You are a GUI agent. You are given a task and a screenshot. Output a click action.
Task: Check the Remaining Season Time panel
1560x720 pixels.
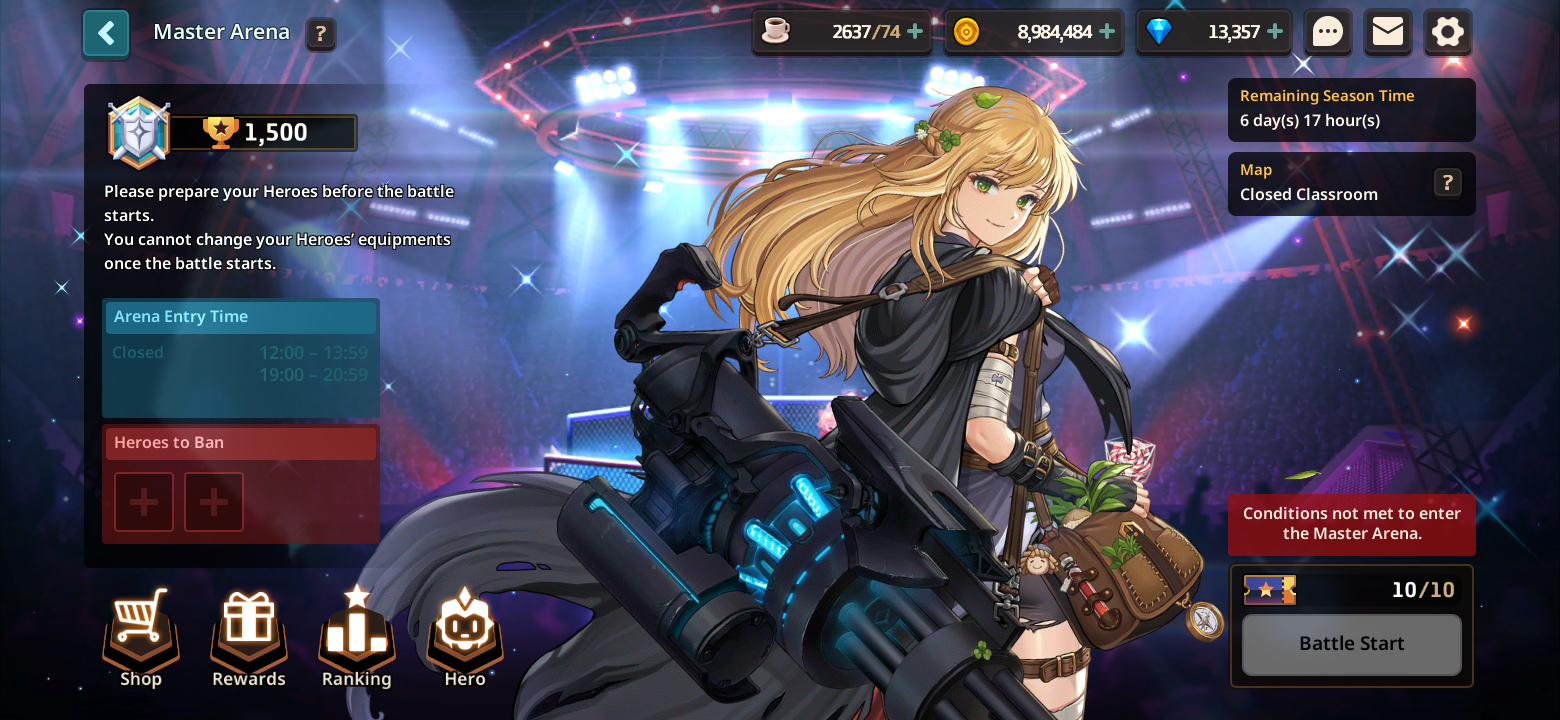1351,108
